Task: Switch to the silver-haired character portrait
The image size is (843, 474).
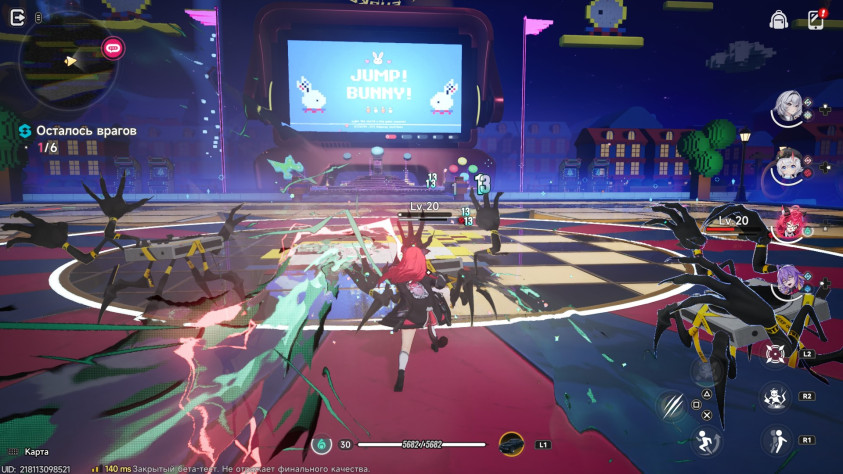Action: click(789, 108)
